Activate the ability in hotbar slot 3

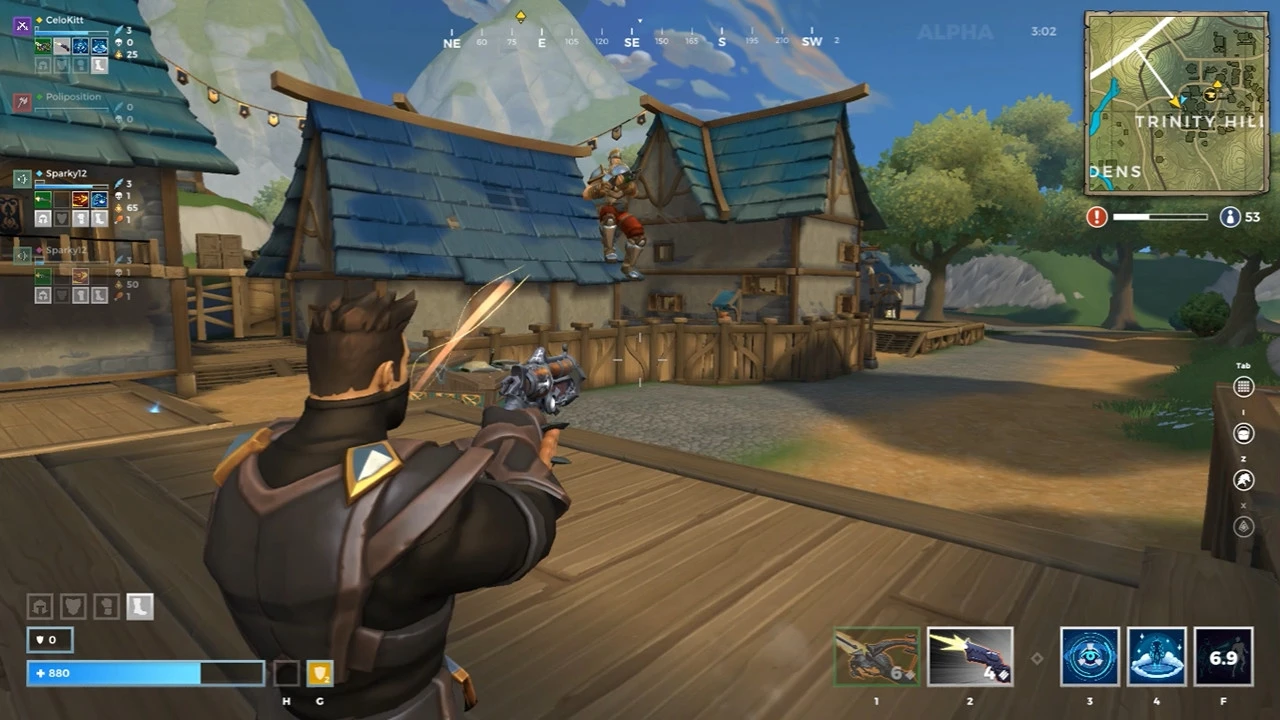click(1090, 657)
